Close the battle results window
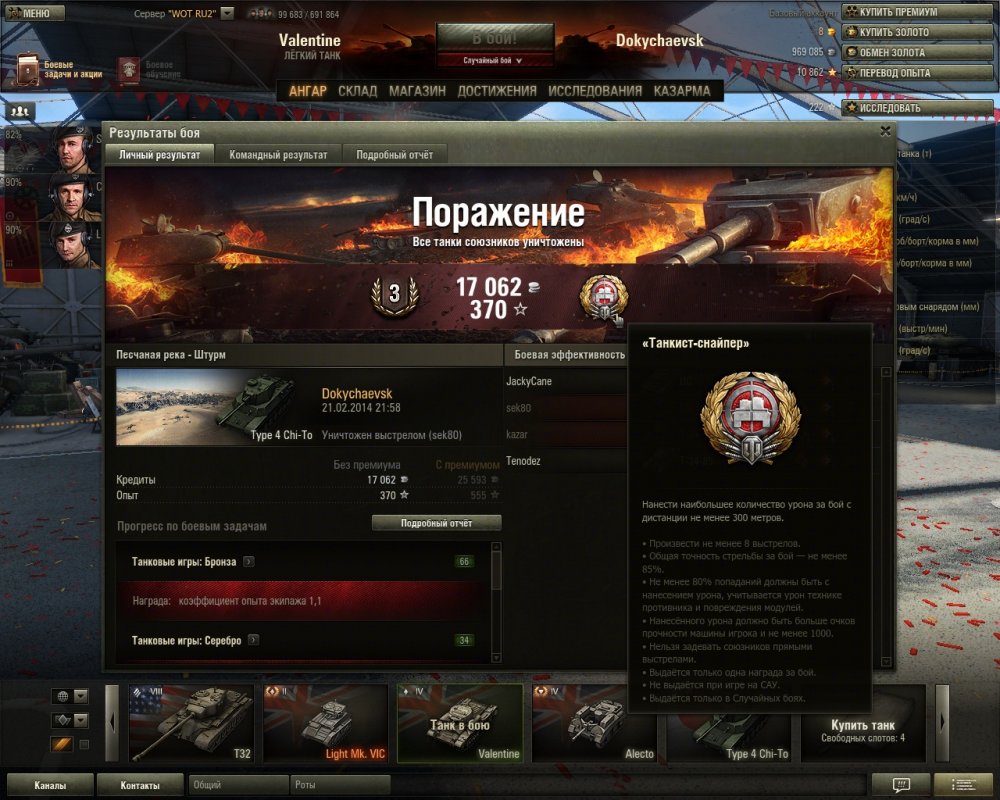The image size is (1000, 800). tap(885, 131)
